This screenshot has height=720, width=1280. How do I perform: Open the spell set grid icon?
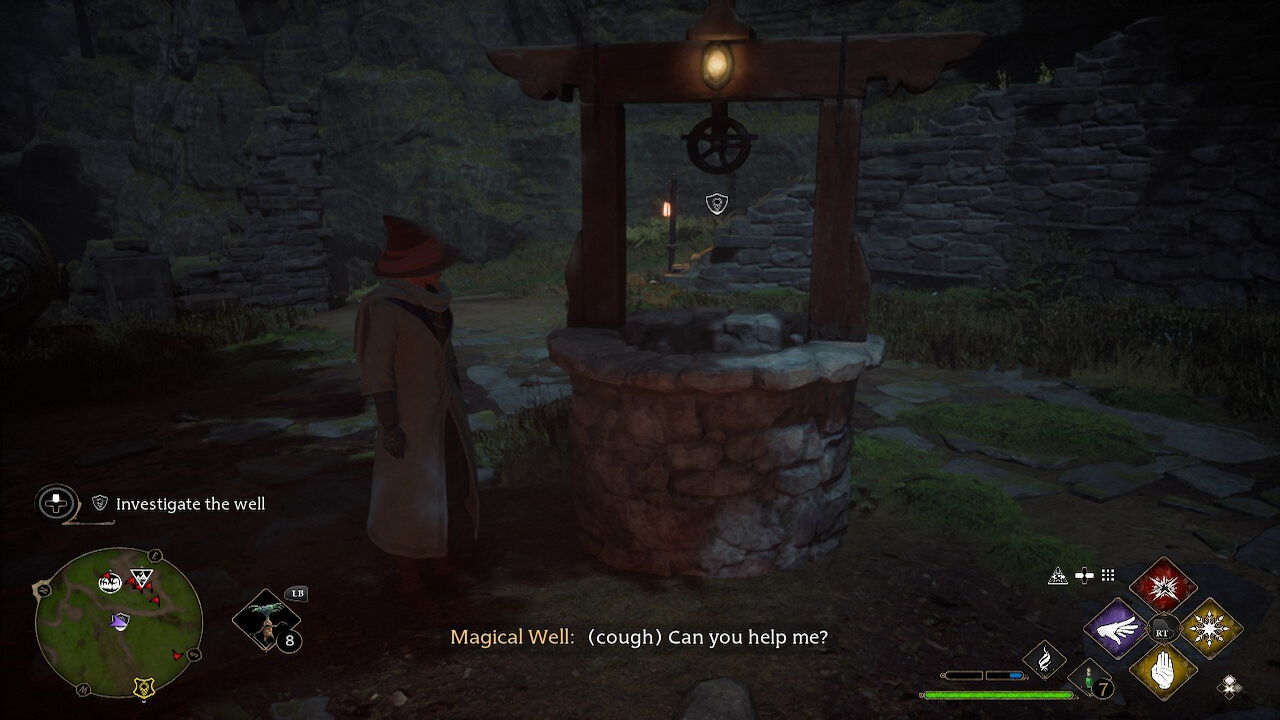(1108, 576)
